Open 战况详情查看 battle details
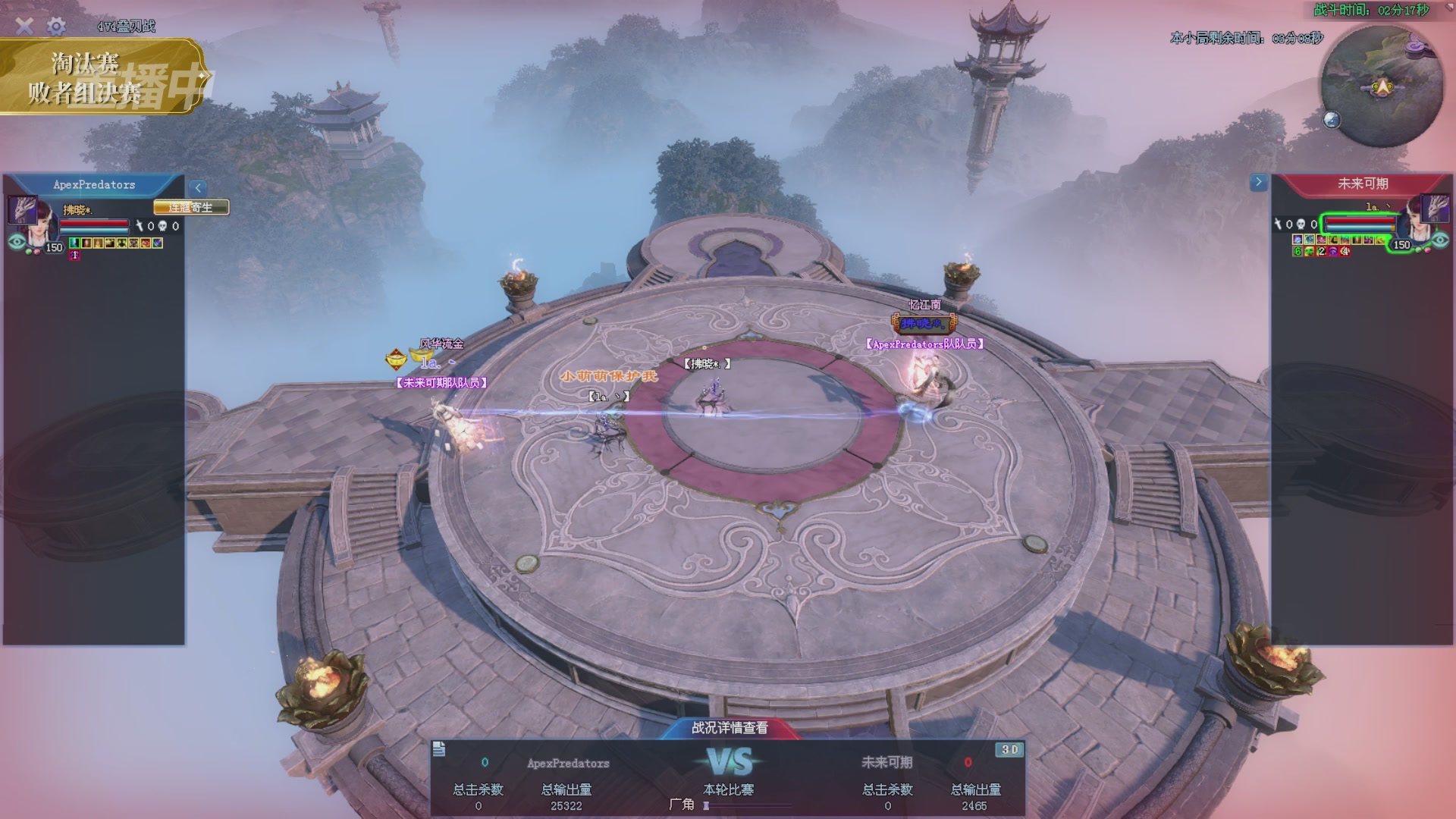 (729, 728)
